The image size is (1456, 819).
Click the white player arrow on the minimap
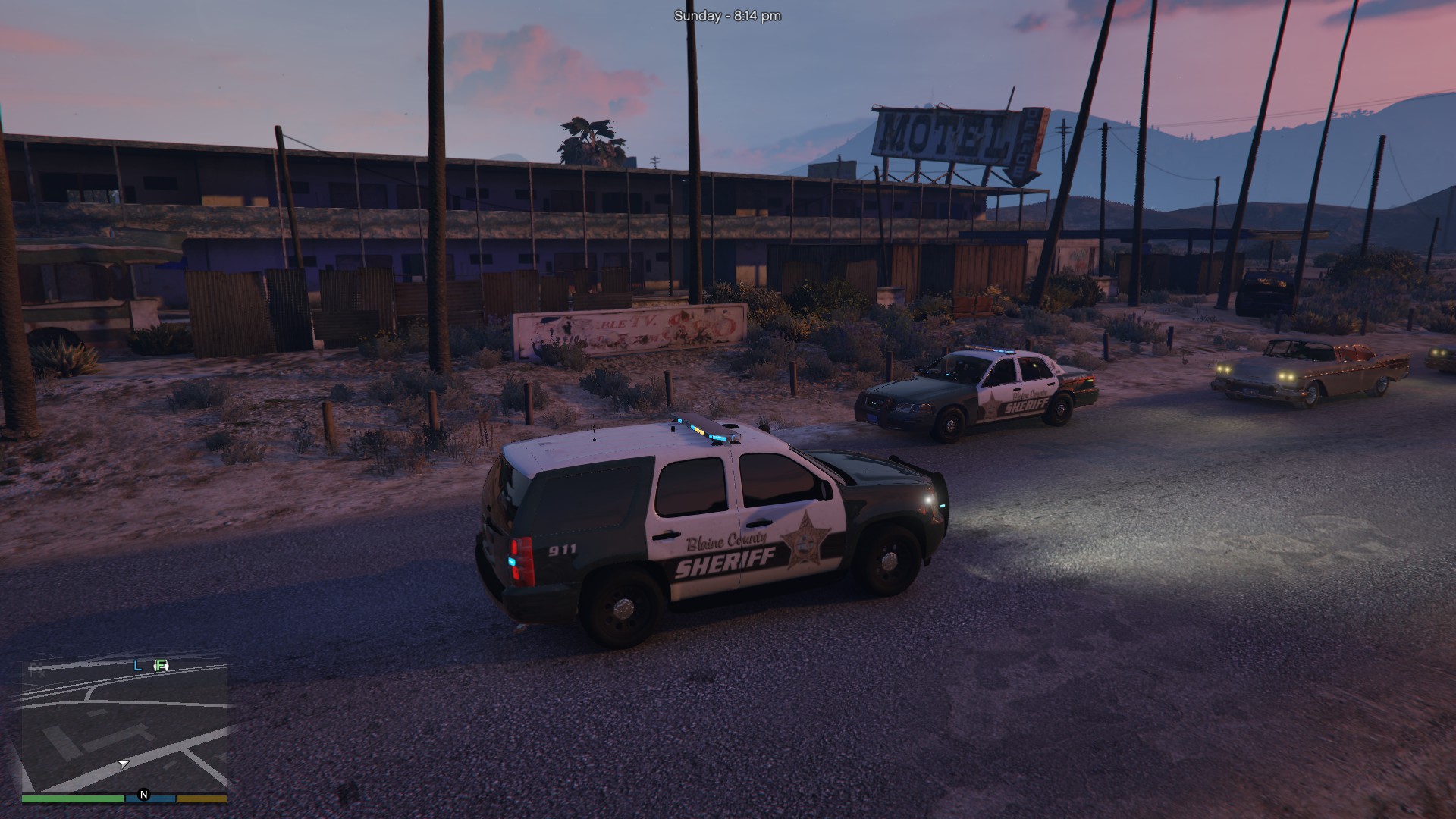(x=124, y=764)
